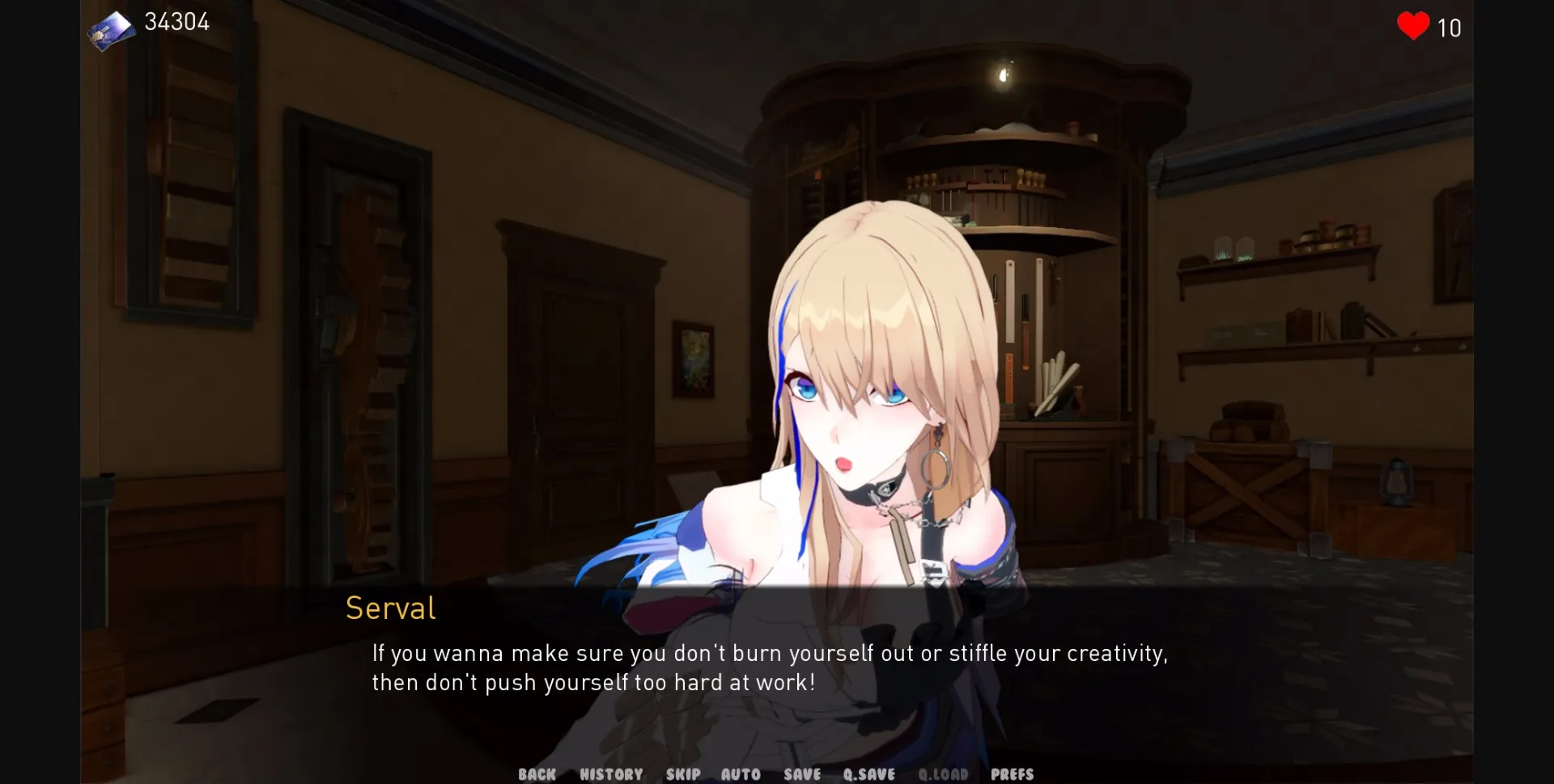This screenshot has height=784, width=1554.
Task: Open the History dialogue log
Action: point(610,773)
